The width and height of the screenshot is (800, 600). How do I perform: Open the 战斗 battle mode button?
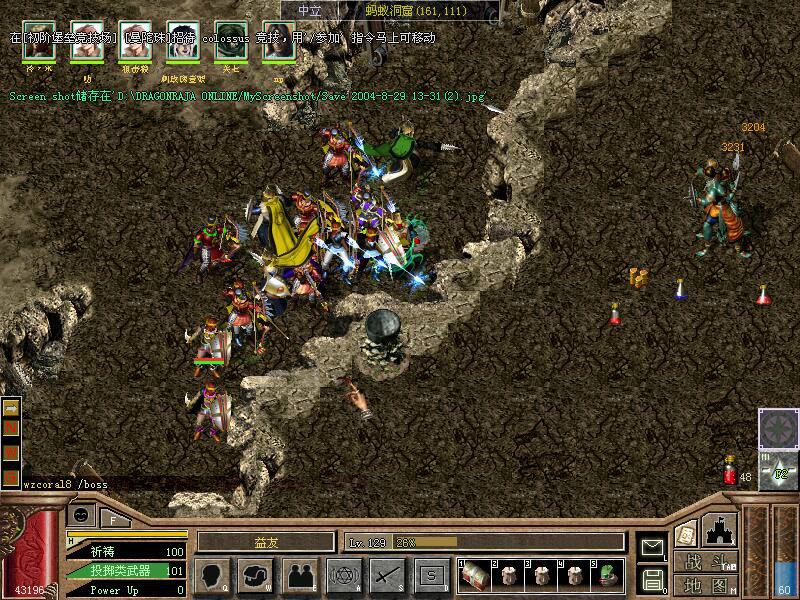[x=705, y=561]
